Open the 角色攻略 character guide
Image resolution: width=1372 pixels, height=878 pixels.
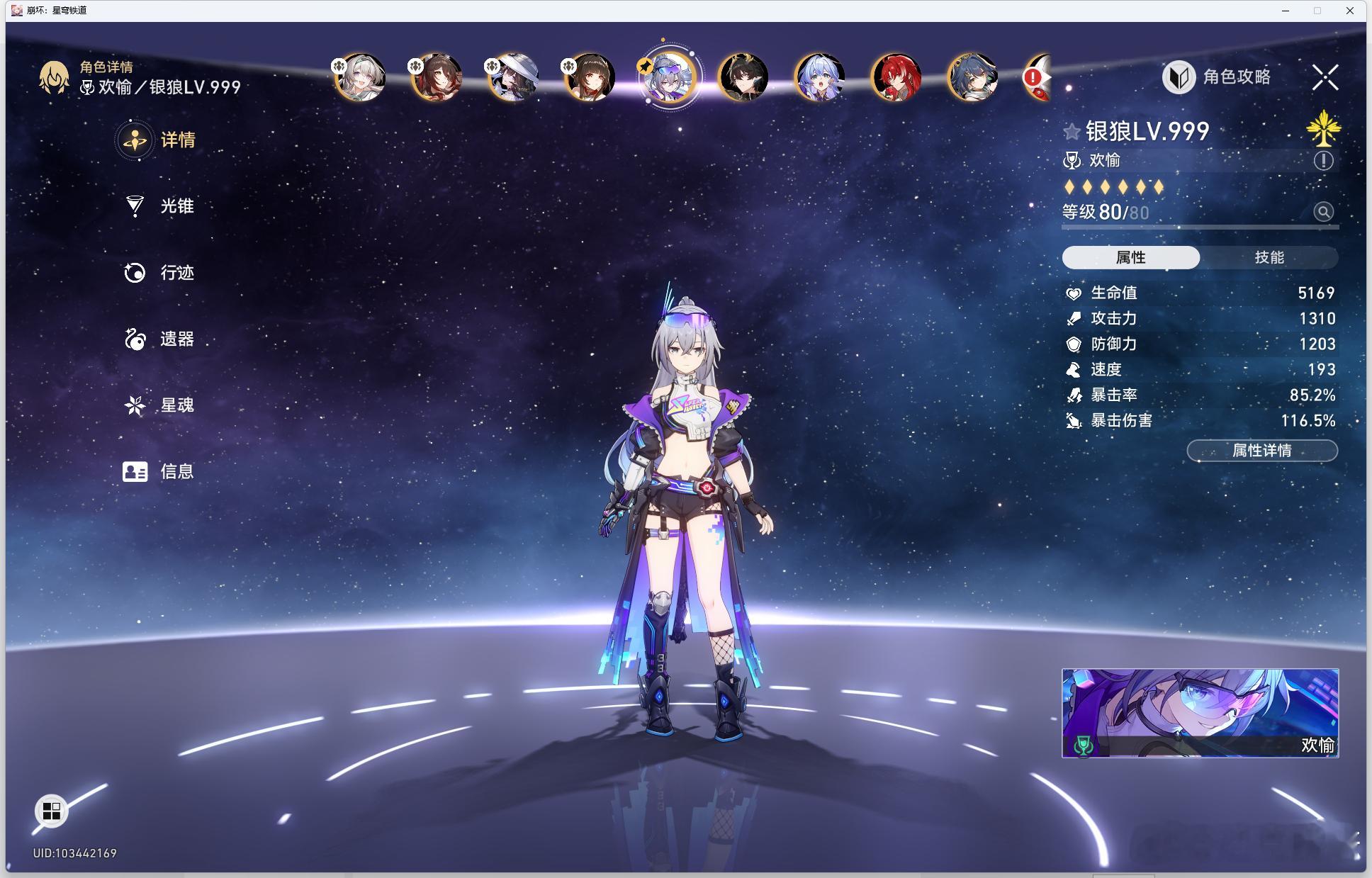point(1218,77)
